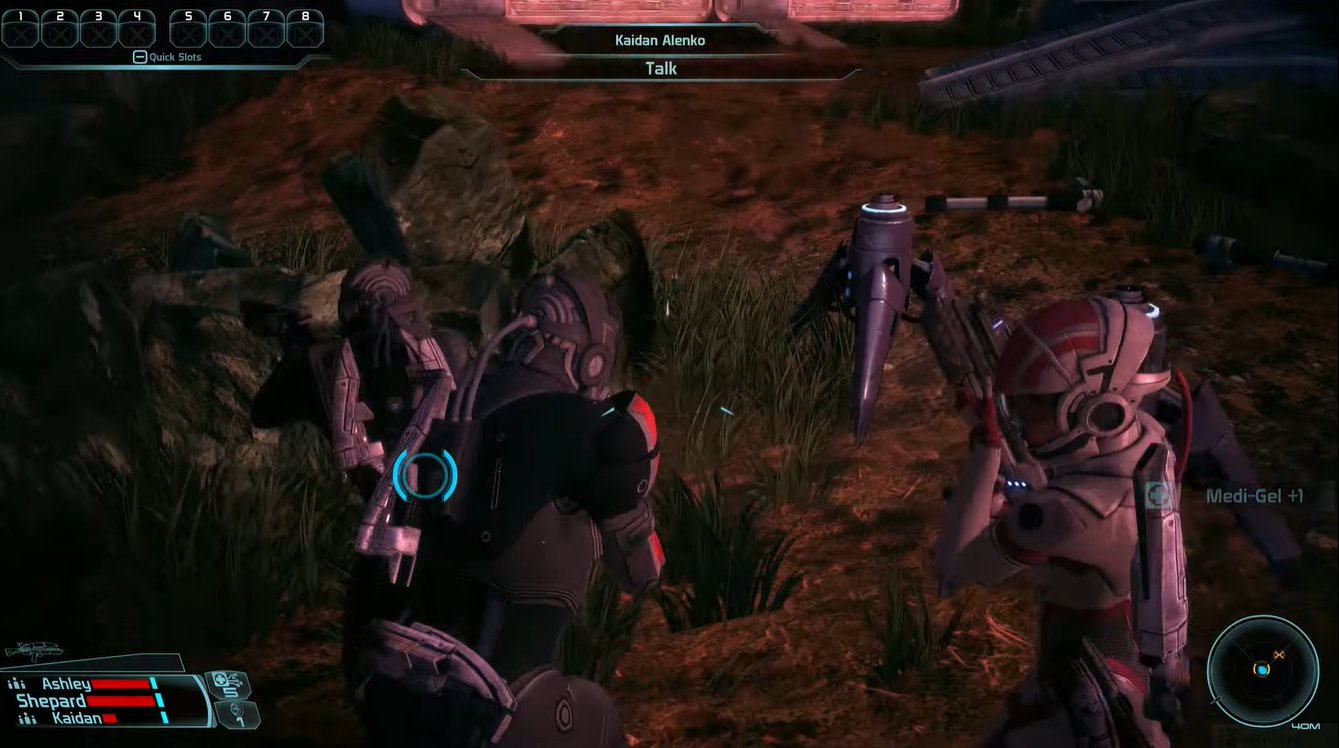Activate quick slot number 4
1339x748 pixels.
click(x=137, y=29)
